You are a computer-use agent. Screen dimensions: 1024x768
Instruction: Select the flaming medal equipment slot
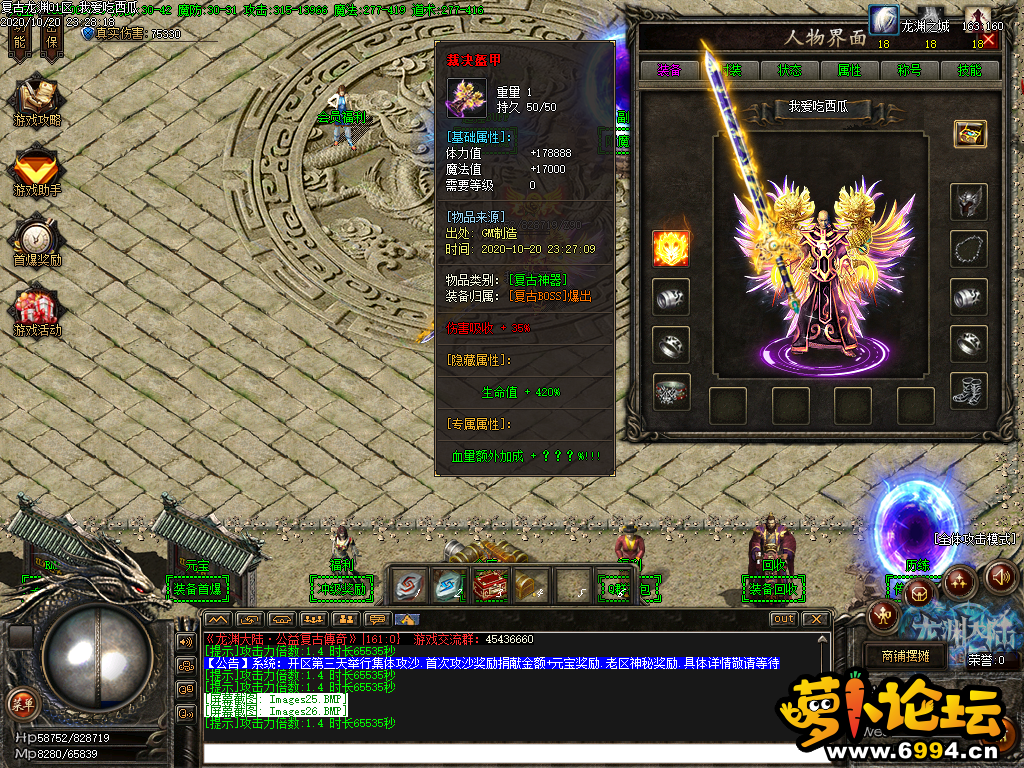pyautogui.click(x=670, y=248)
